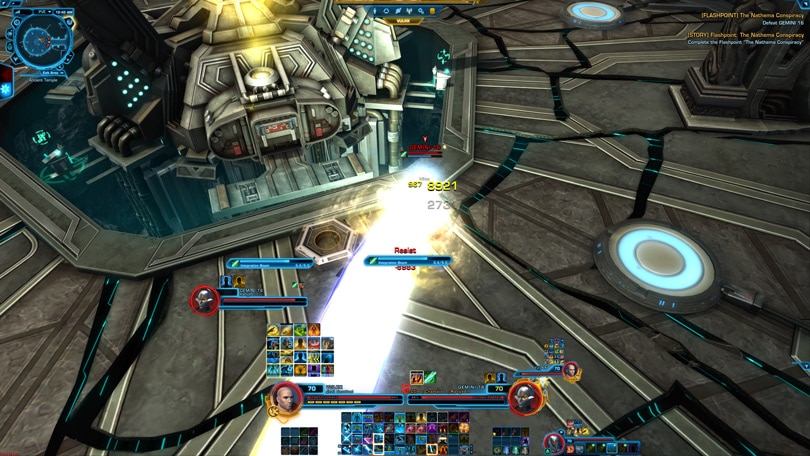Viewport: 810px width, 456px height.
Task: Click the VULKK guild banner tab
Action: coord(401,21)
